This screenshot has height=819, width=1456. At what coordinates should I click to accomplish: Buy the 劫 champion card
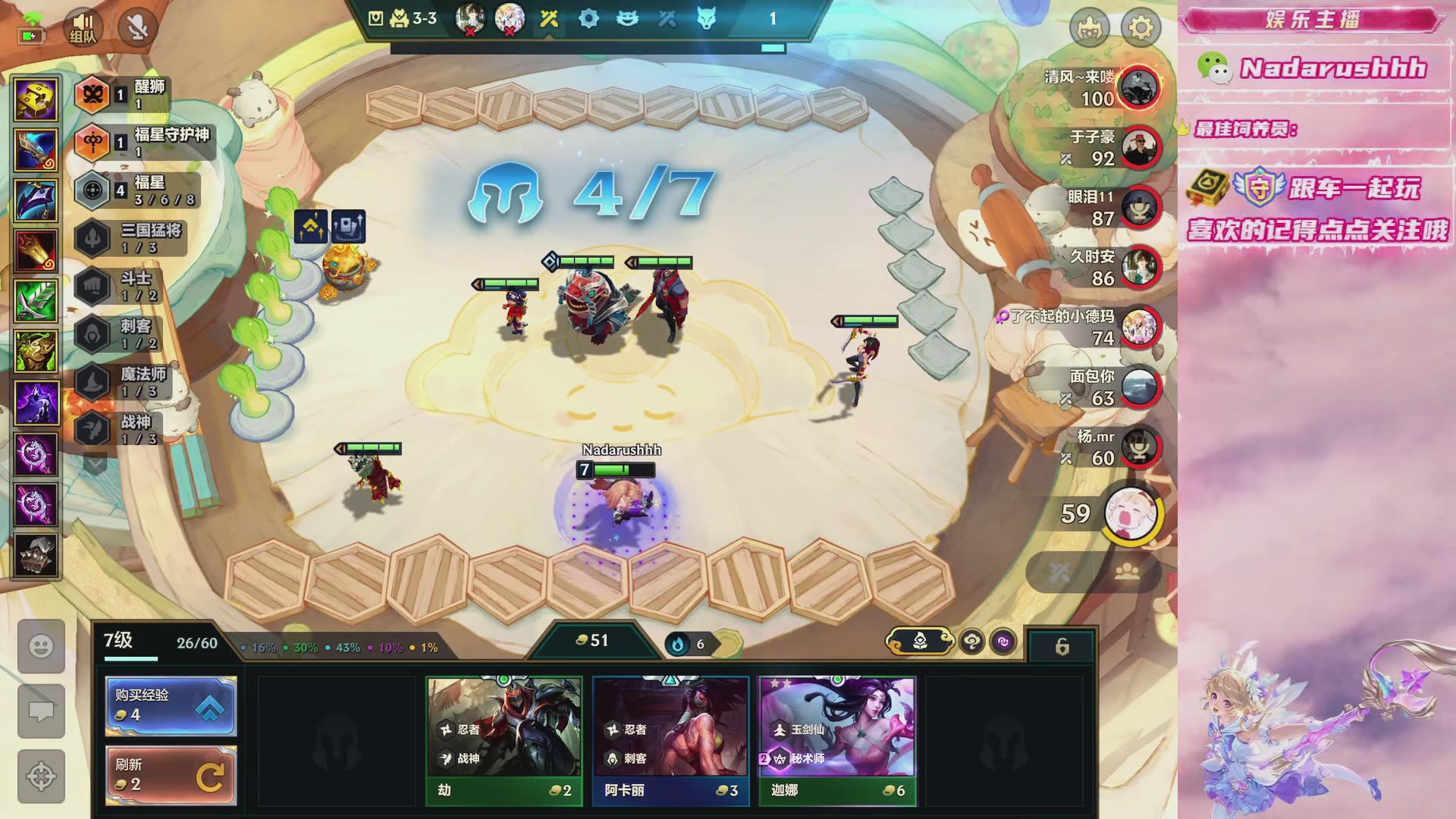(504, 740)
